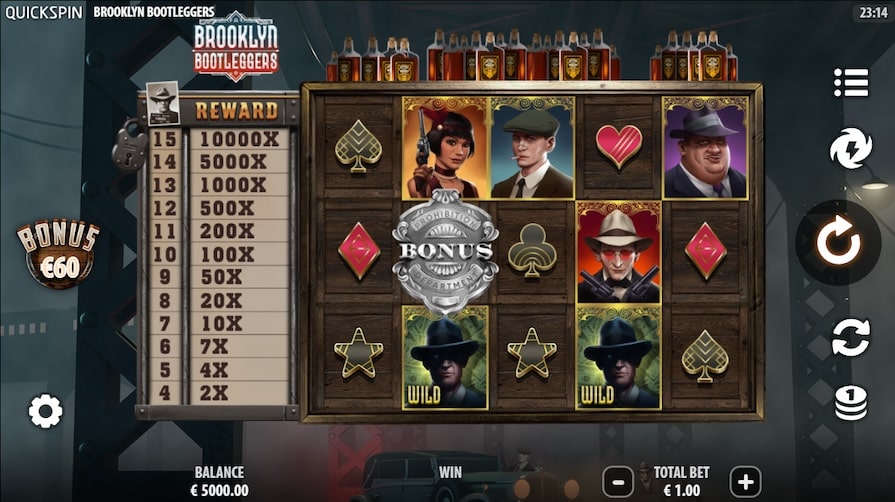
Task: Open the paytable menu list icon
Action: click(x=851, y=83)
